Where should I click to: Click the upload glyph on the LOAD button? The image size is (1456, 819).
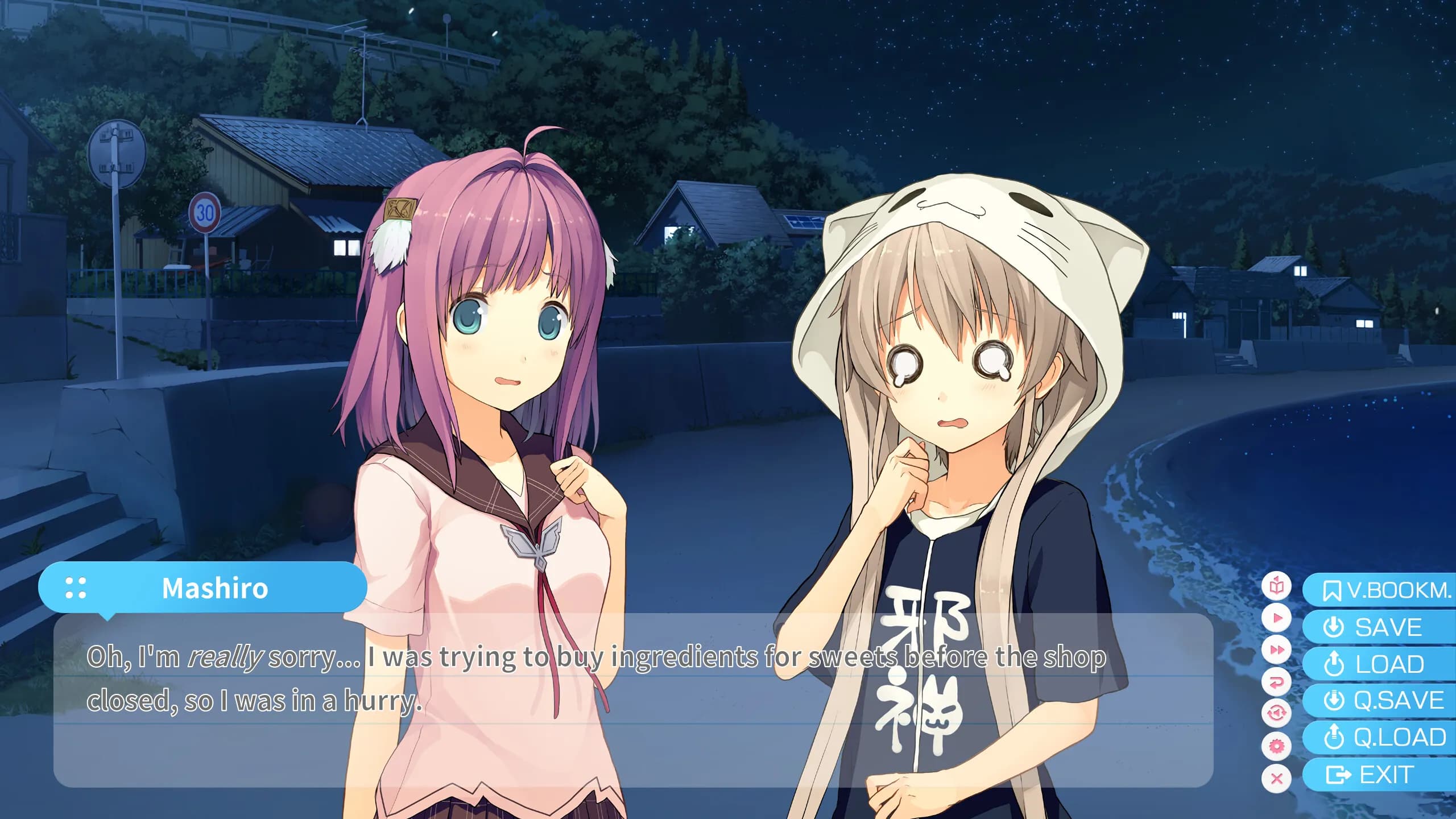point(1334,663)
